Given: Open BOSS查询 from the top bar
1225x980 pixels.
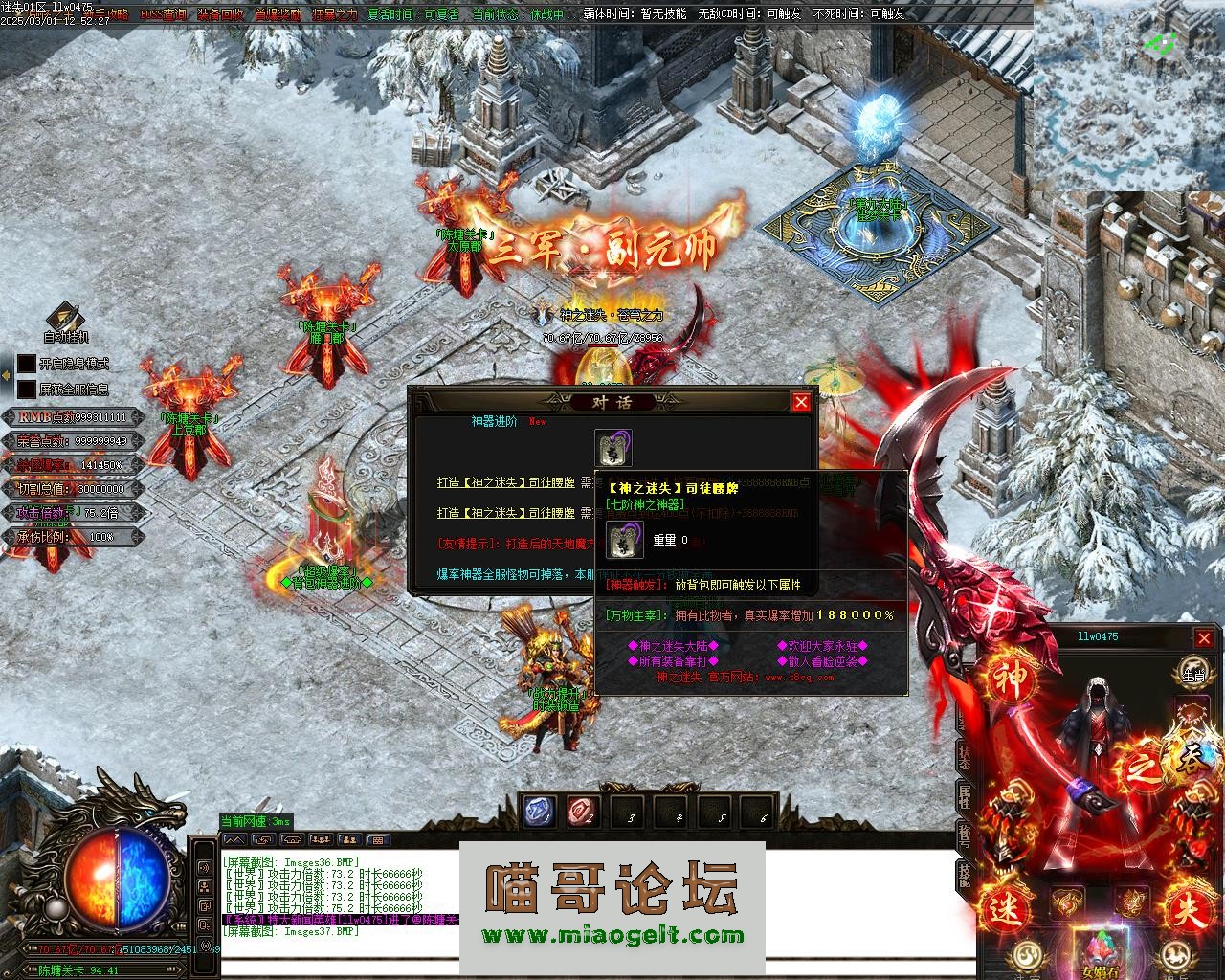Looking at the screenshot, I should pos(164,14).
